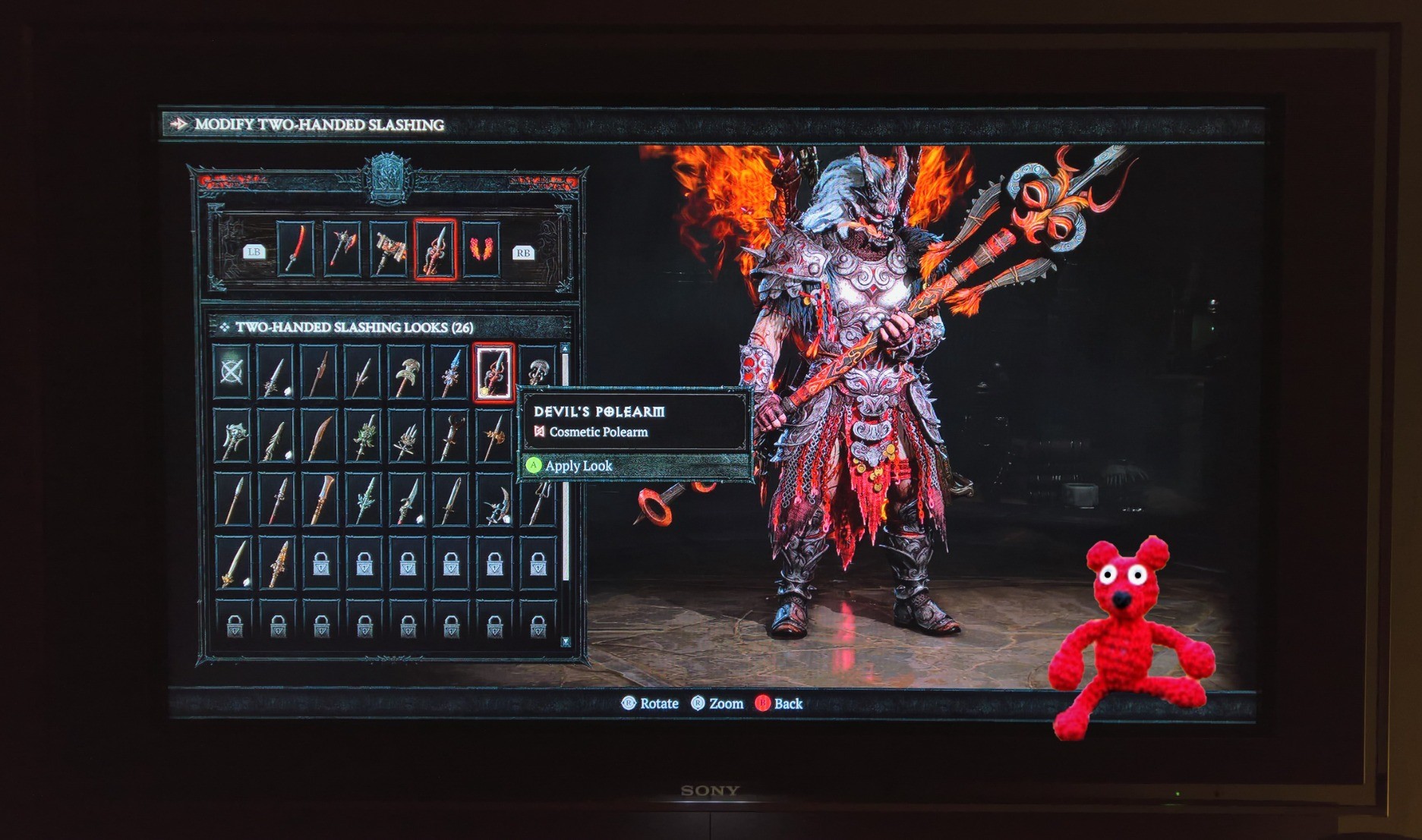Viewport: 1422px width, 840px height.
Task: Switch to the red axe weapon tab
Action: click(x=342, y=248)
